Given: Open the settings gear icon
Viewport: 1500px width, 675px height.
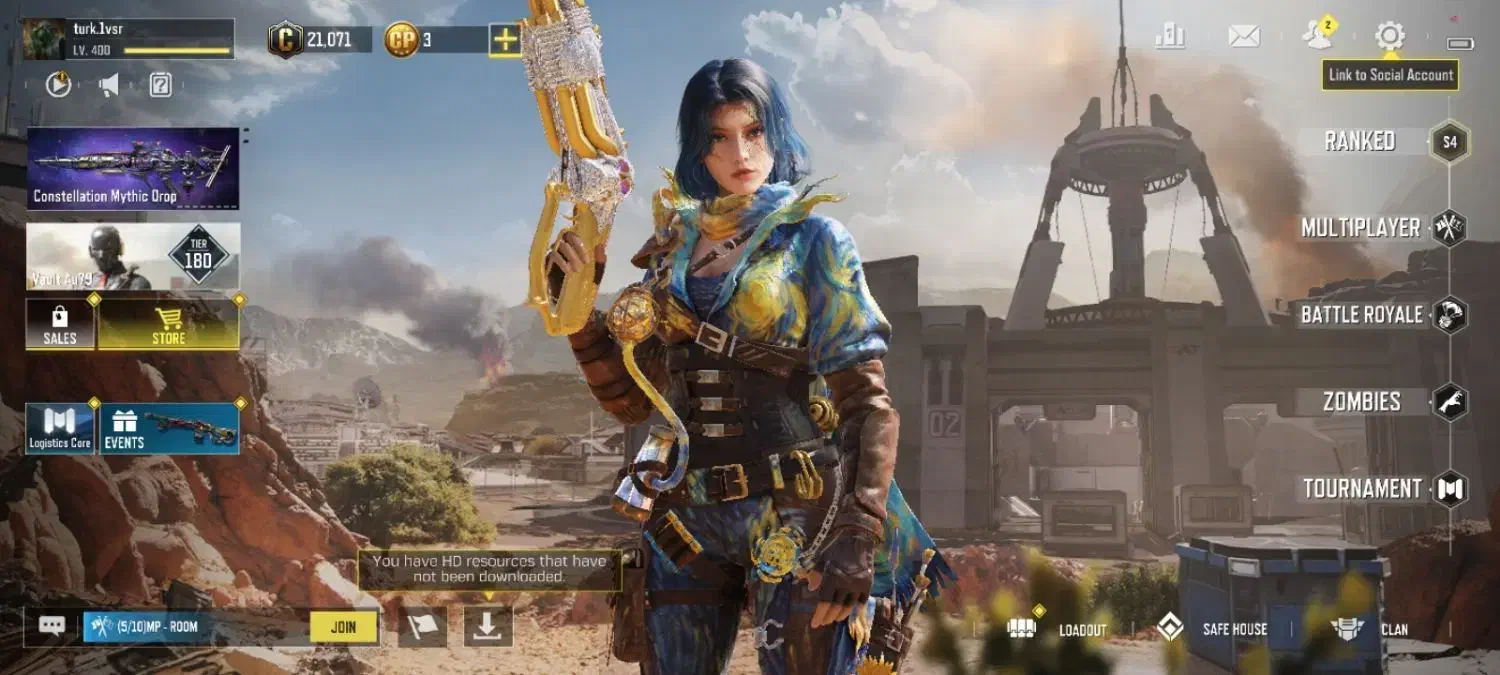Looking at the screenshot, I should pyautogui.click(x=1389, y=37).
